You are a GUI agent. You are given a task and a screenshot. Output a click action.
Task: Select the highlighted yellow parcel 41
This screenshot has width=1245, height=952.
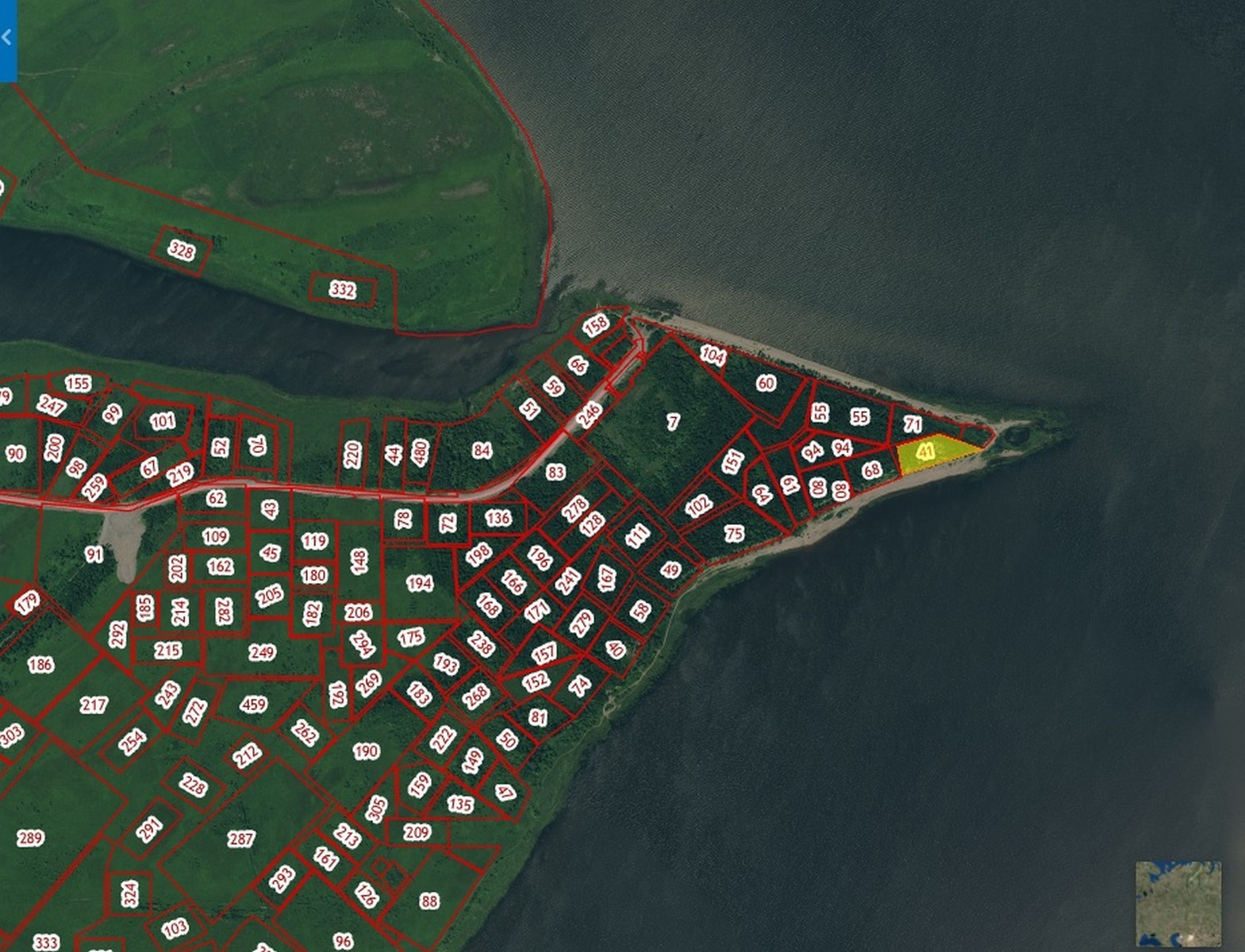point(925,452)
